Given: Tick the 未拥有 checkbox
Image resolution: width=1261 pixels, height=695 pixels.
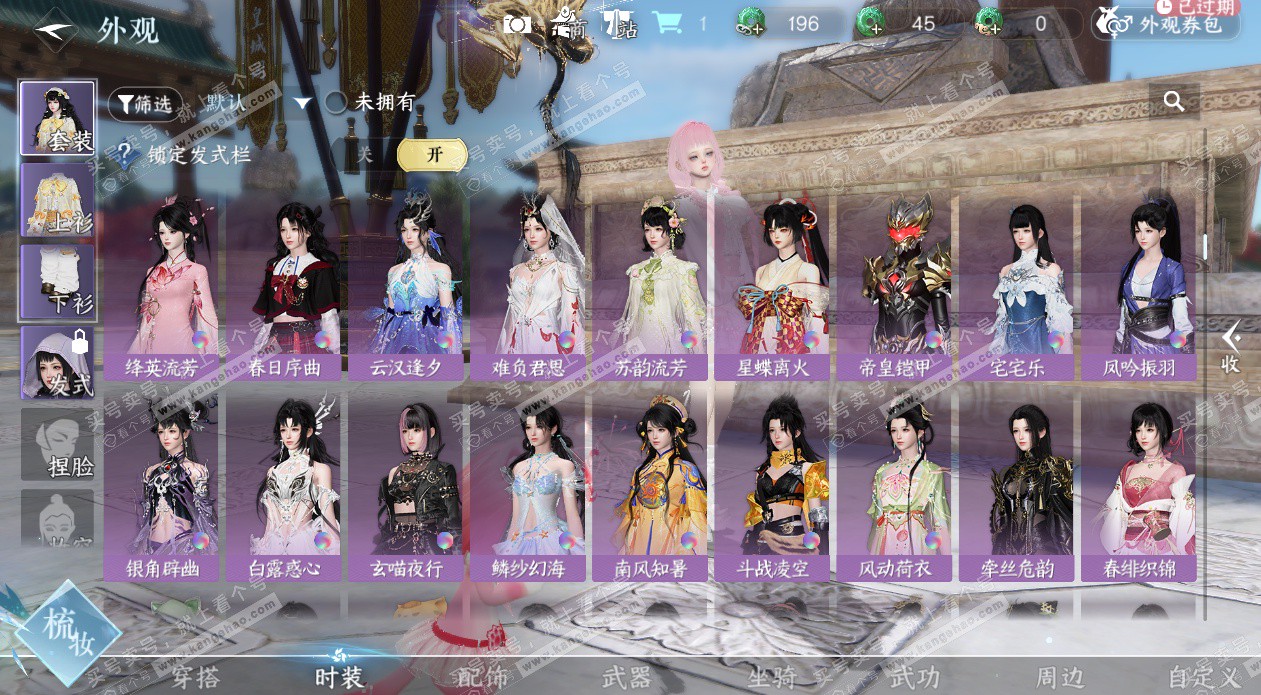Looking at the screenshot, I should 336,102.
